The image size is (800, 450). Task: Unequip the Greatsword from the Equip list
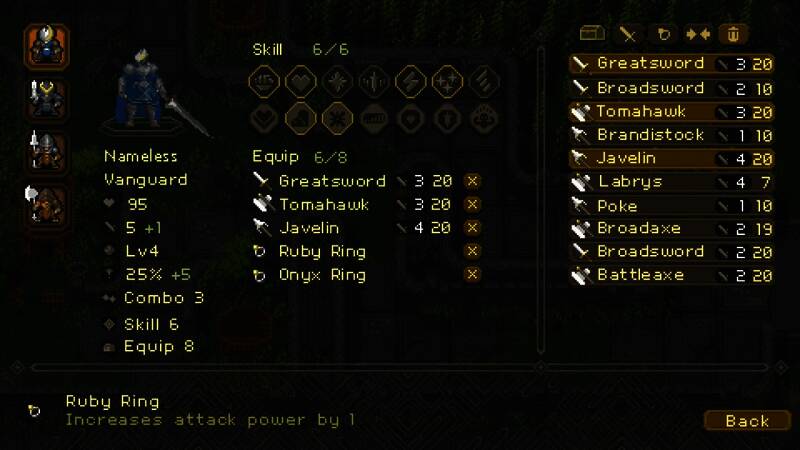[x=473, y=181]
